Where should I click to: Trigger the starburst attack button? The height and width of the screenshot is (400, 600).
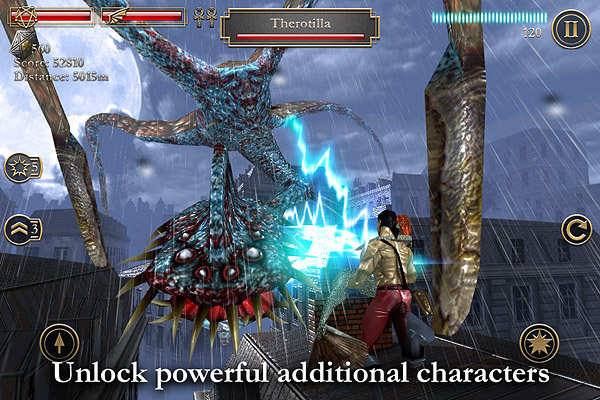[540, 345]
